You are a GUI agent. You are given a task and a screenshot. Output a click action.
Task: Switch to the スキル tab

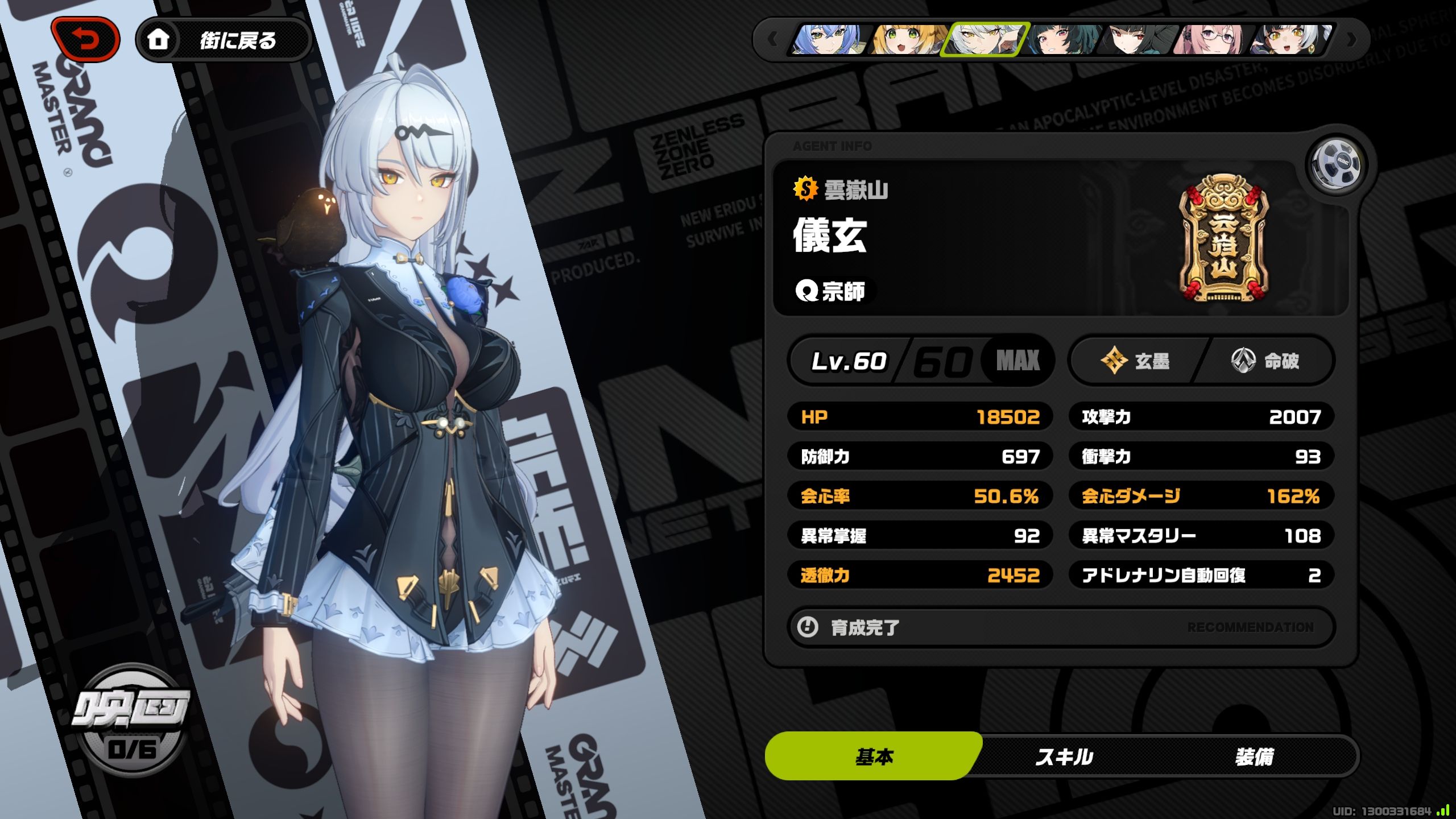1064,757
